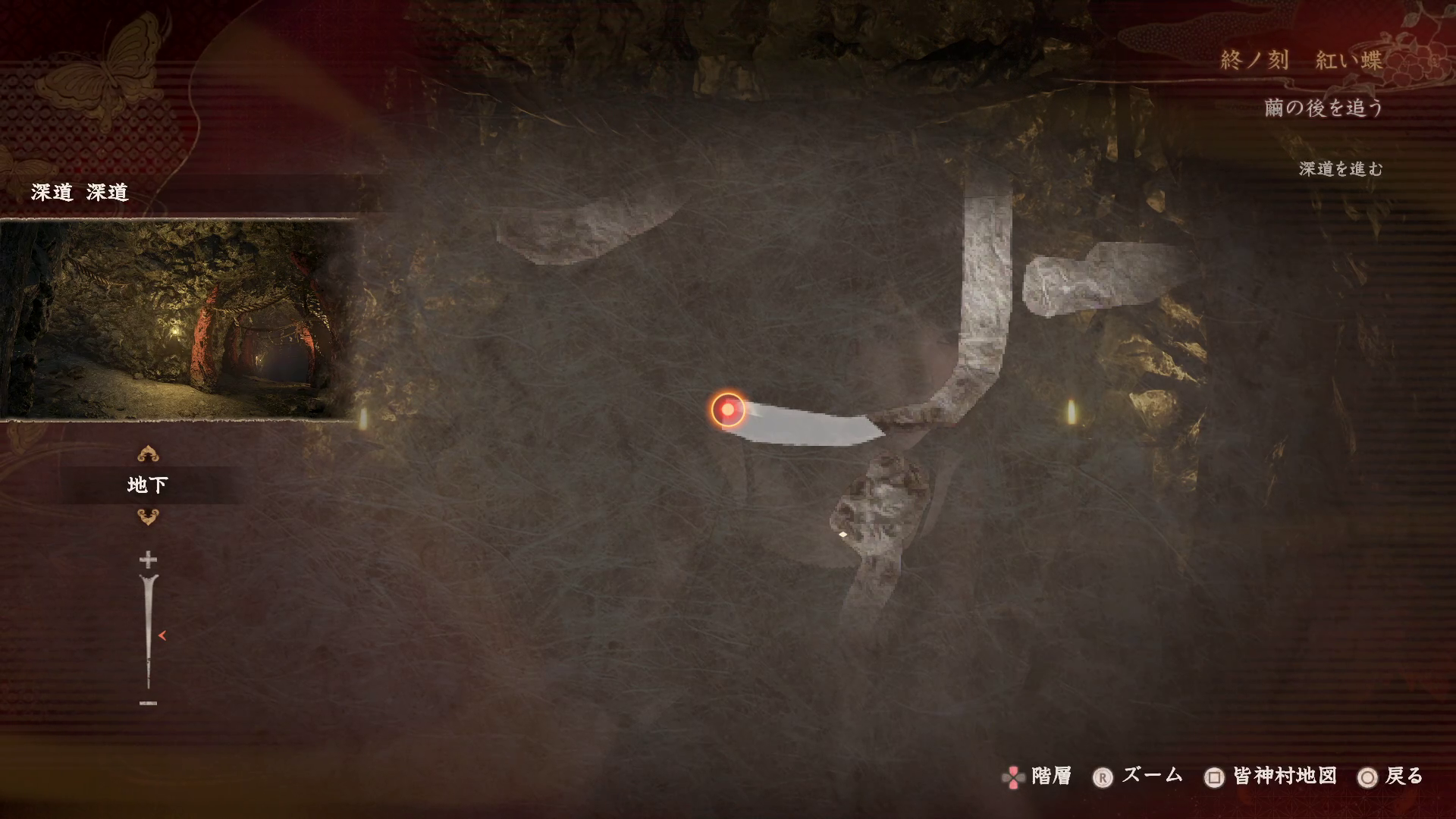Screen dimensions: 1456x819
Task: Select the red player location marker
Action: 728,409
